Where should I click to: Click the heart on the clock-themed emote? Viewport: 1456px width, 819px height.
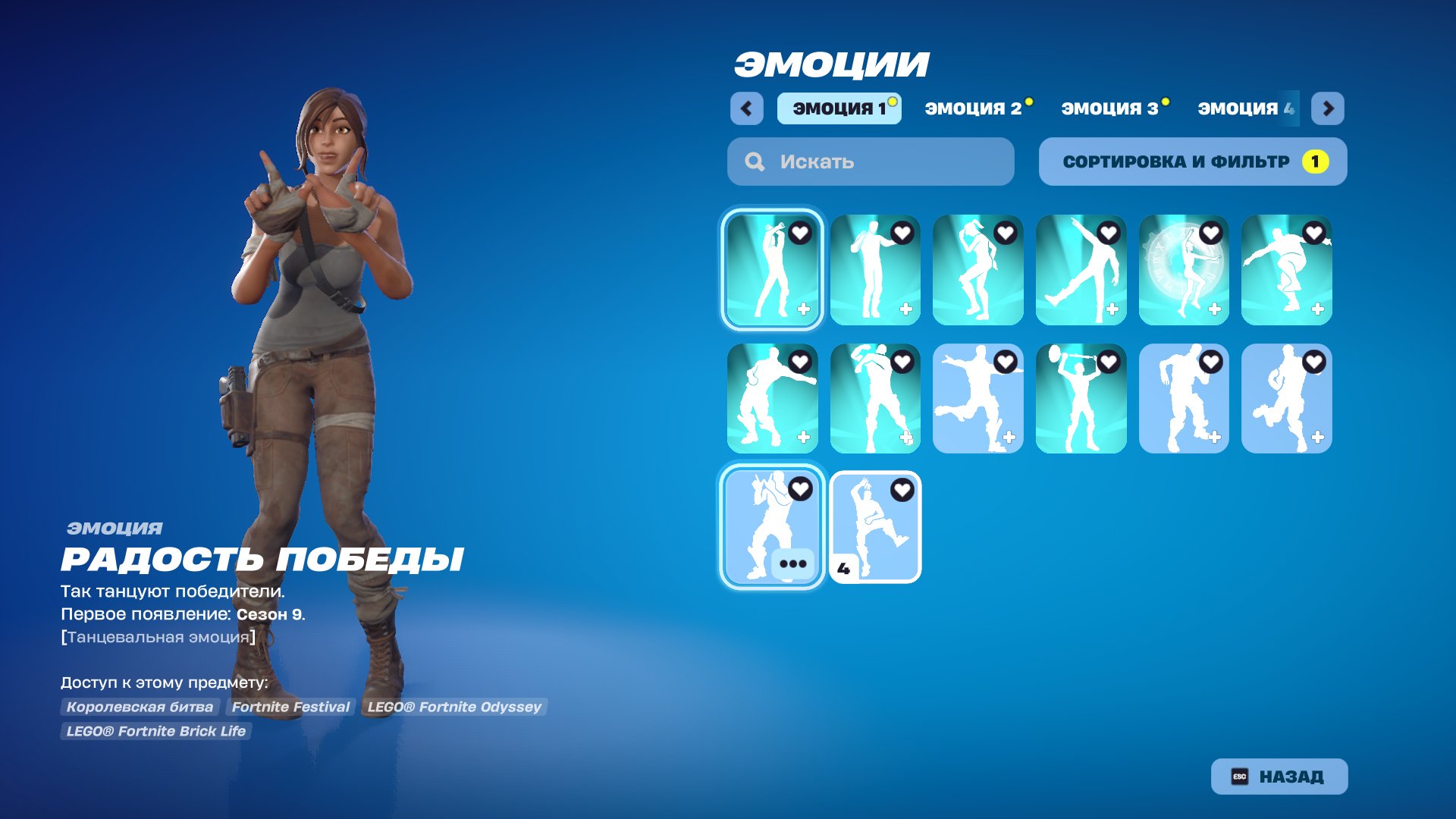point(1210,234)
